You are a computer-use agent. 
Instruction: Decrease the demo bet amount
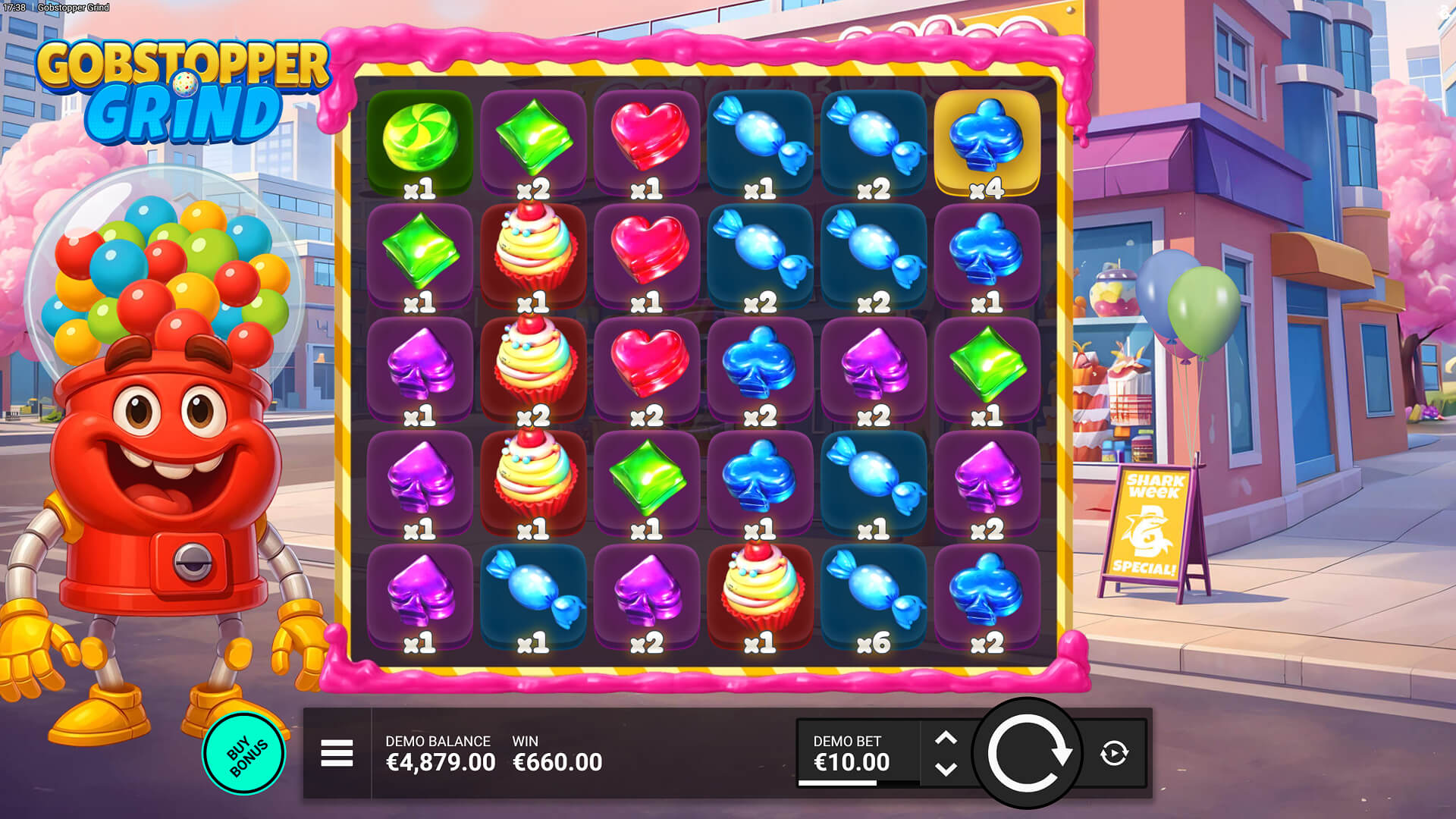[x=946, y=769]
